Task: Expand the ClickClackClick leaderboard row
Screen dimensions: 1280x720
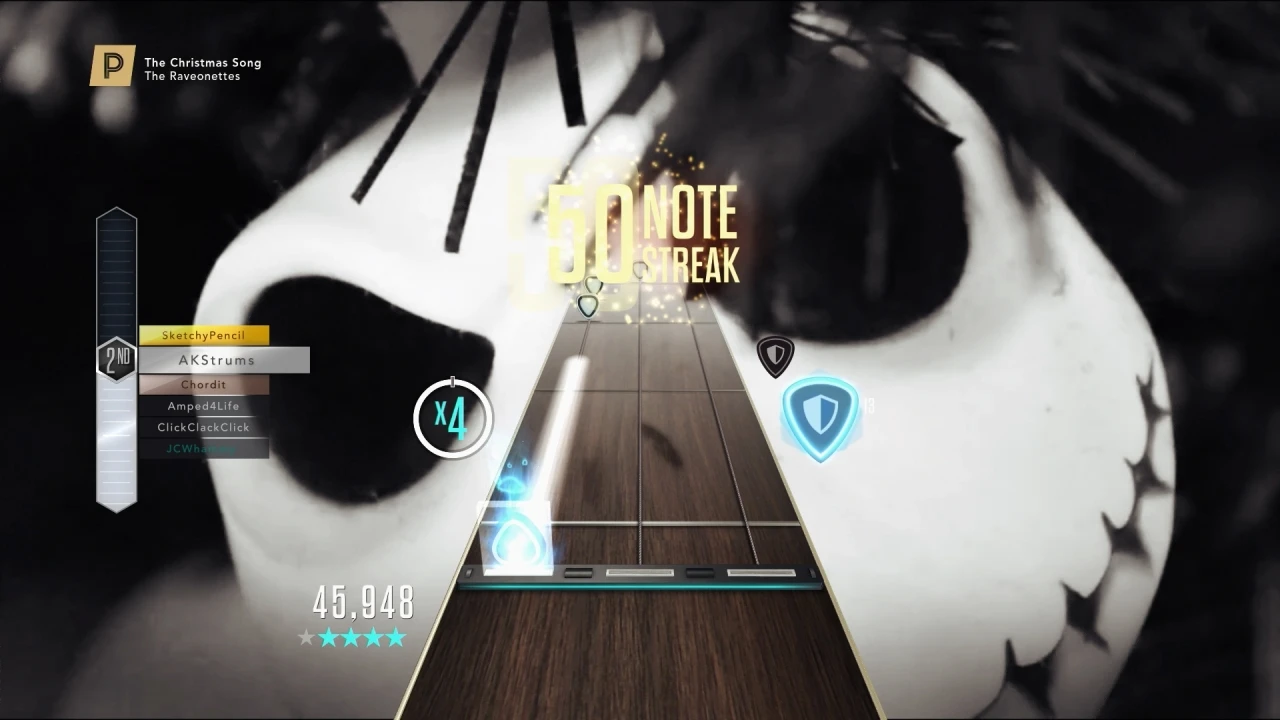Action: (204, 426)
